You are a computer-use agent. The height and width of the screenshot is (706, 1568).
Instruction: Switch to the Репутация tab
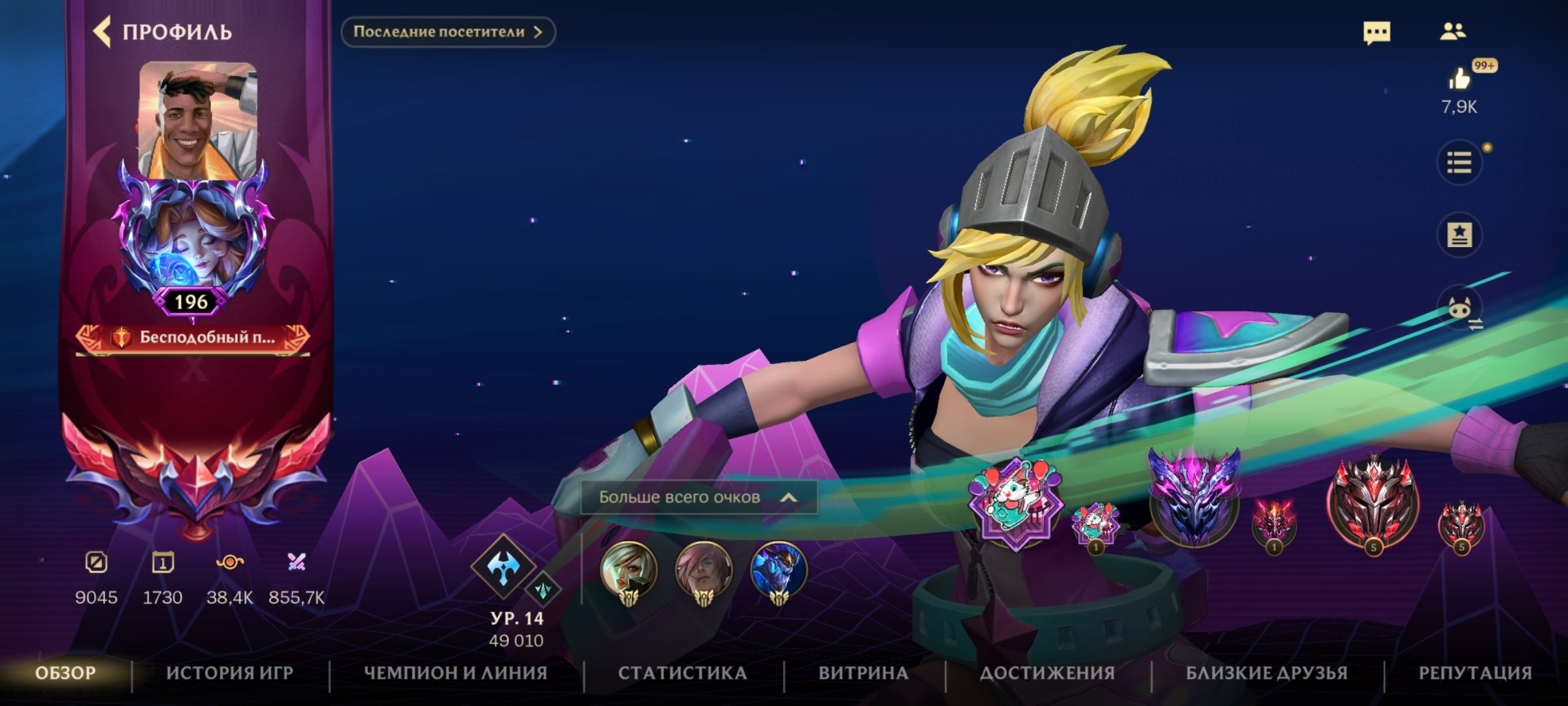coord(1475,673)
